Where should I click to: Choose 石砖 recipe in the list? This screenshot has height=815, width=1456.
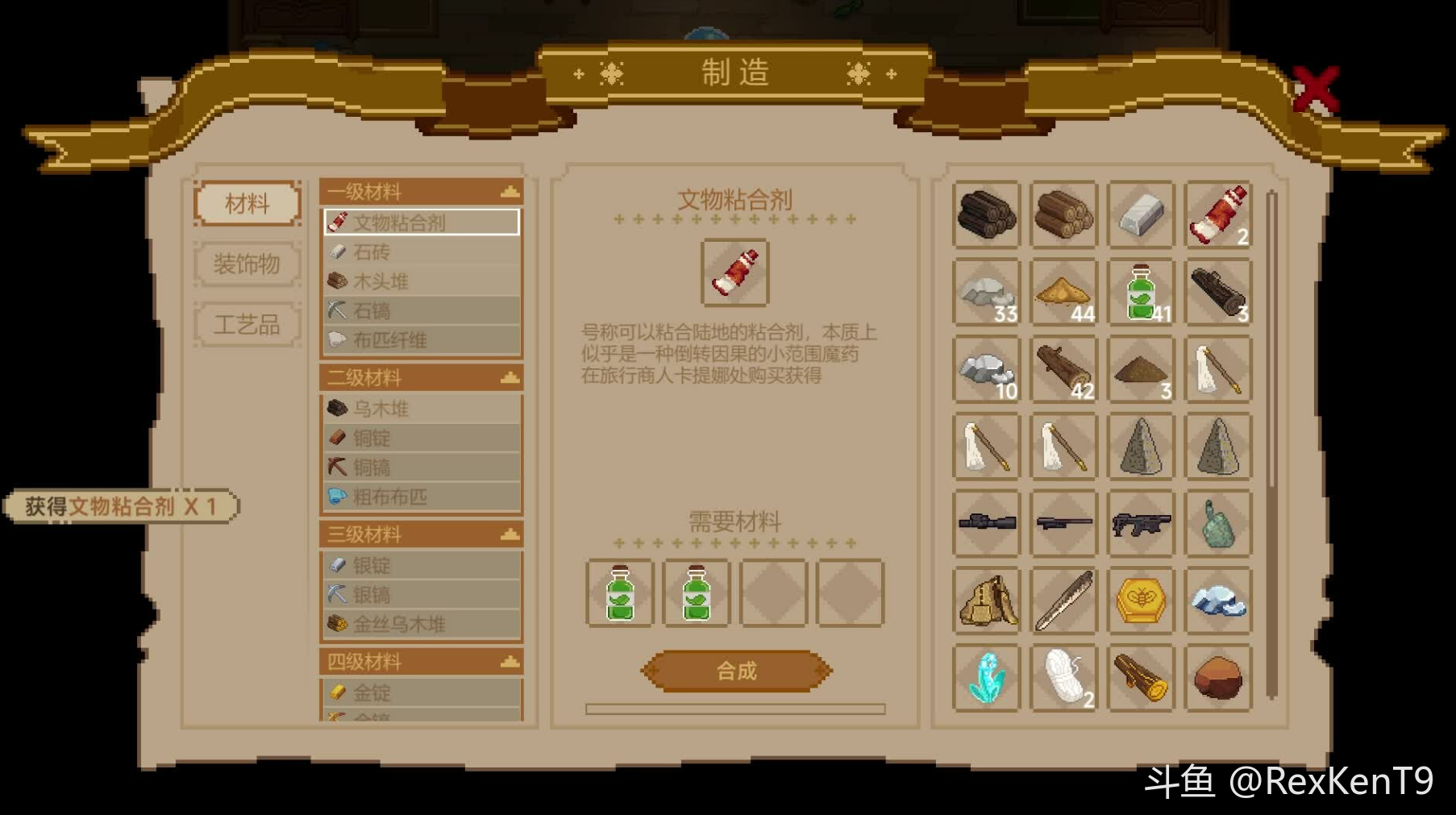pos(421,252)
